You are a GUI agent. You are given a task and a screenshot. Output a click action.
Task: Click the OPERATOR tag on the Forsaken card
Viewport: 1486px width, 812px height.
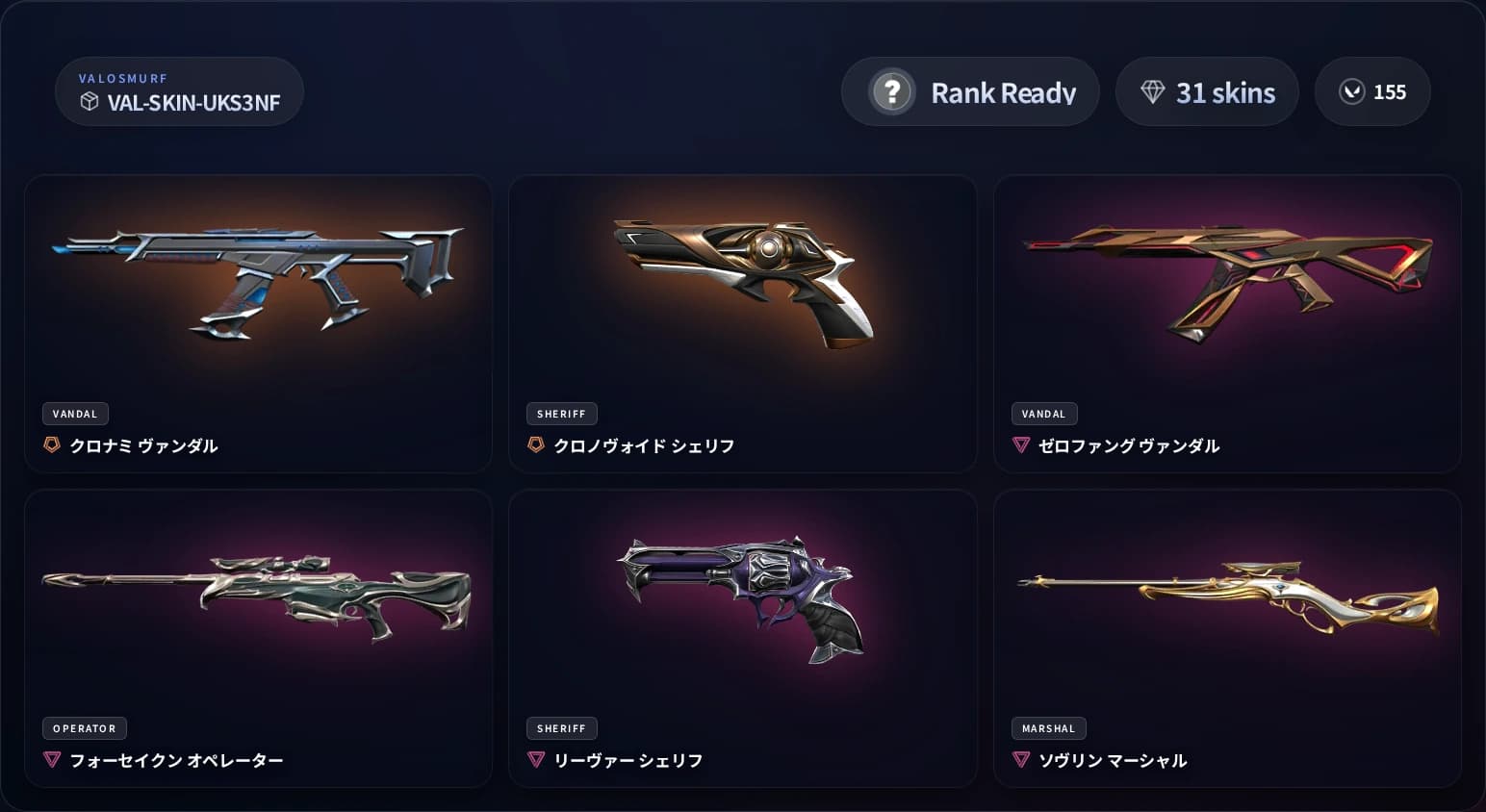(x=84, y=728)
